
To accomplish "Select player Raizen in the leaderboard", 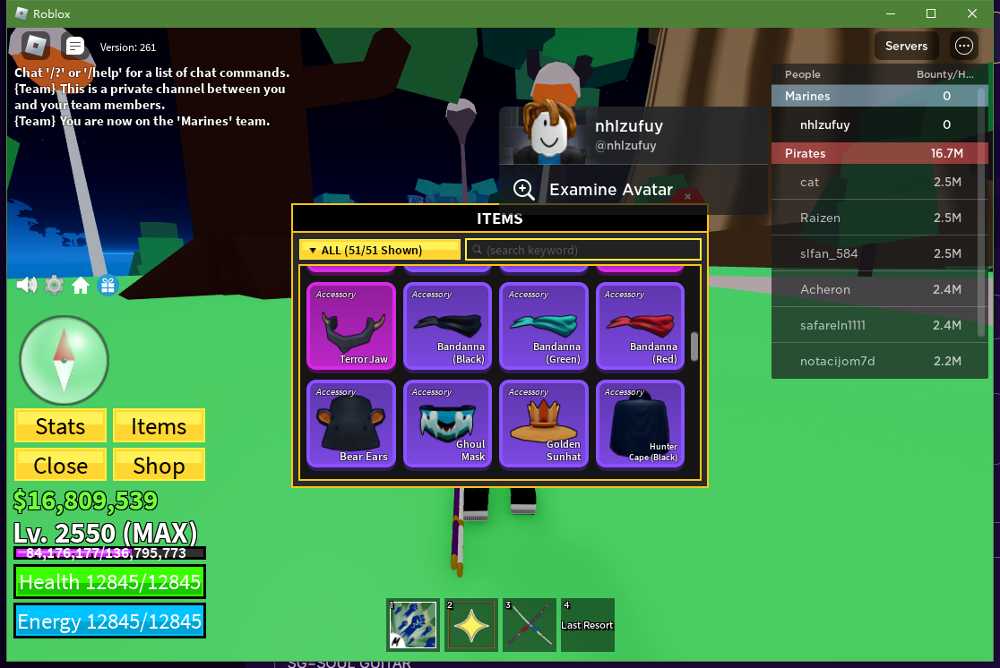I will [x=820, y=218].
